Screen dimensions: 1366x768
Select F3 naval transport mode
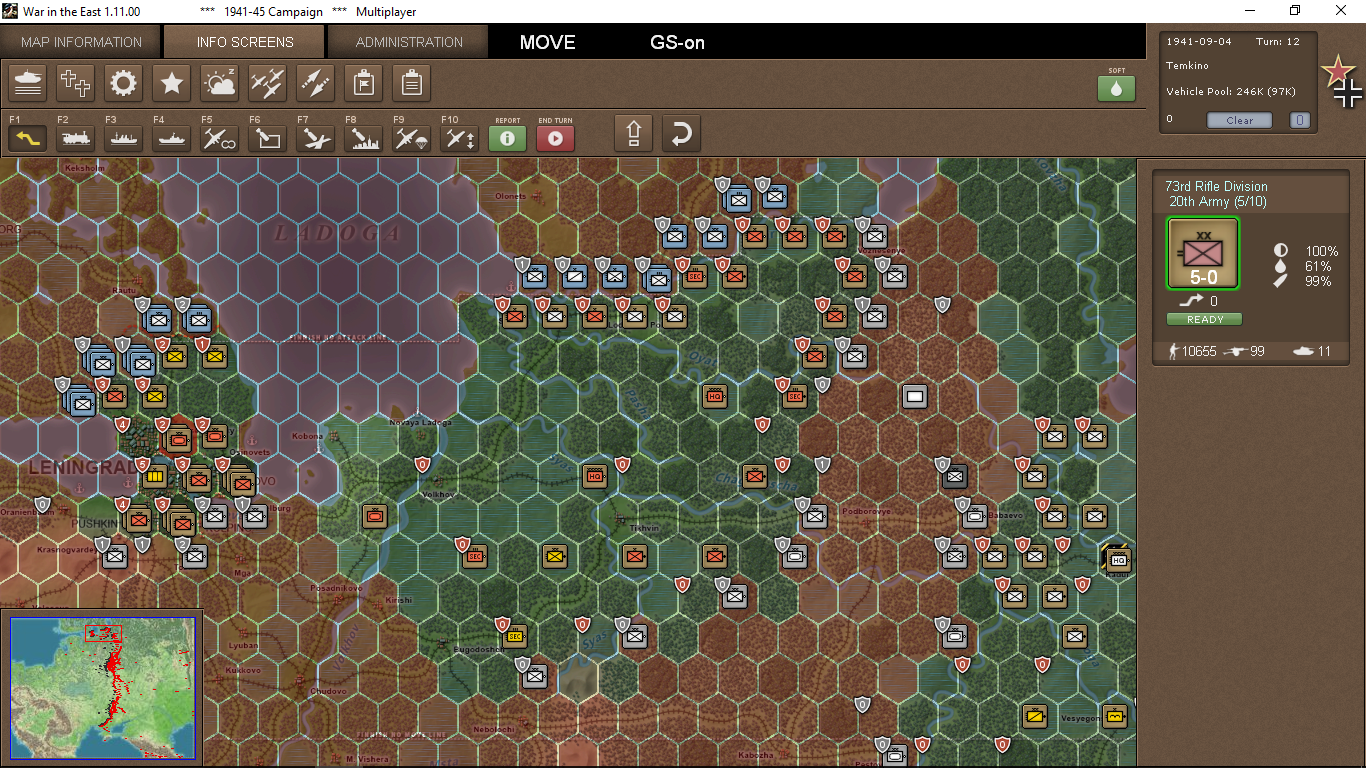point(123,138)
